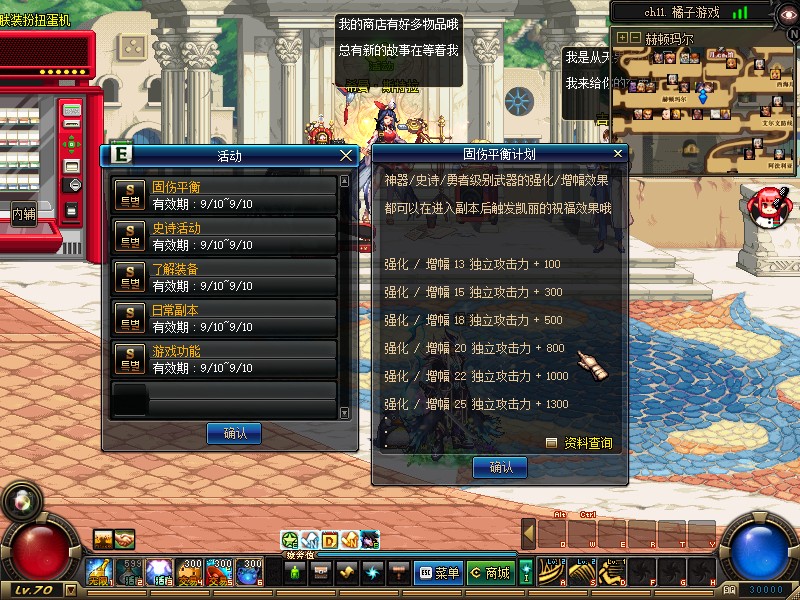This screenshot has height=600, width=800.
Task: Open the 菜单 menu button
Action: [438, 573]
